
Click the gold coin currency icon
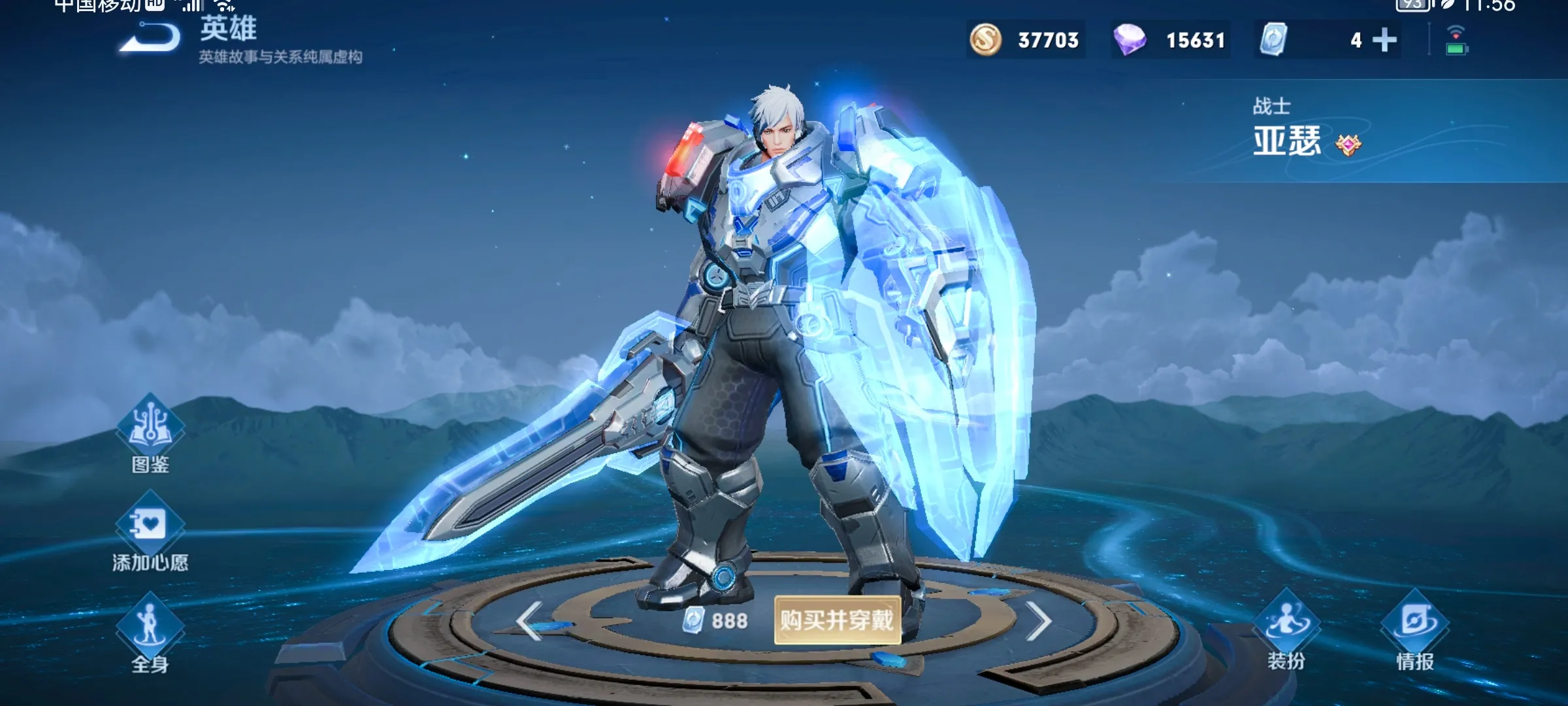click(x=985, y=40)
